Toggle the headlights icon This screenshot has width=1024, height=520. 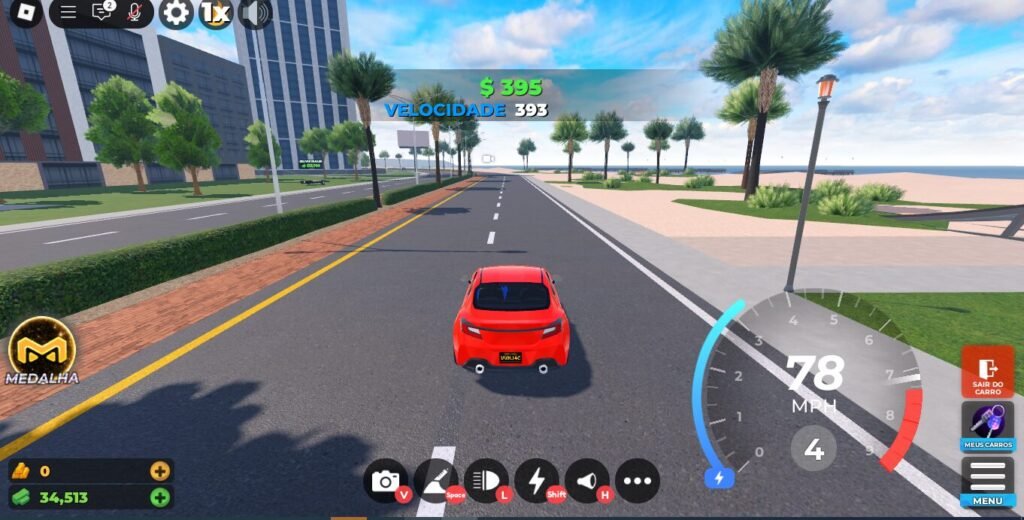(486, 481)
